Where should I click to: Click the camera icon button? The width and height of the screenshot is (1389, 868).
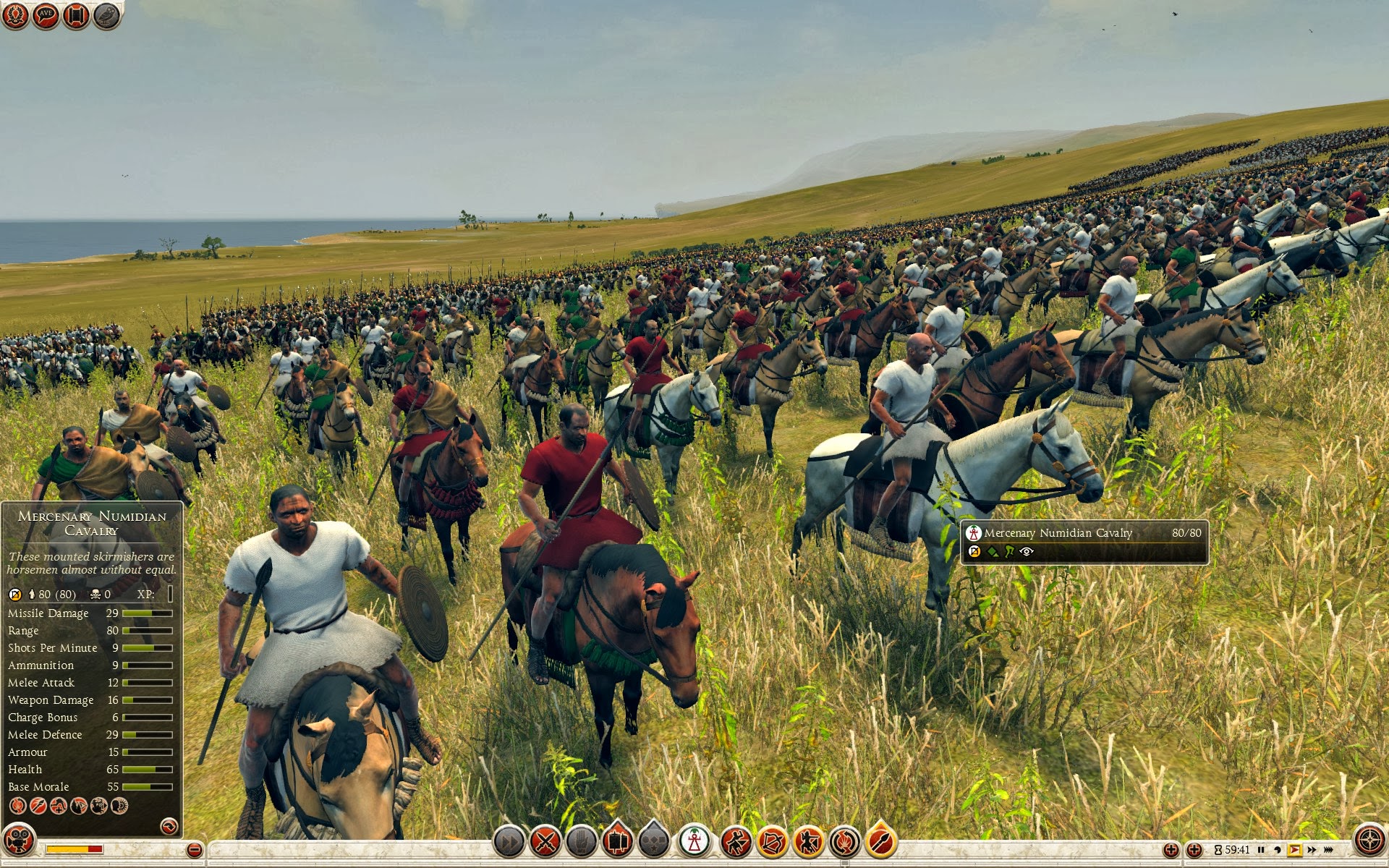pyautogui.click(x=18, y=841)
